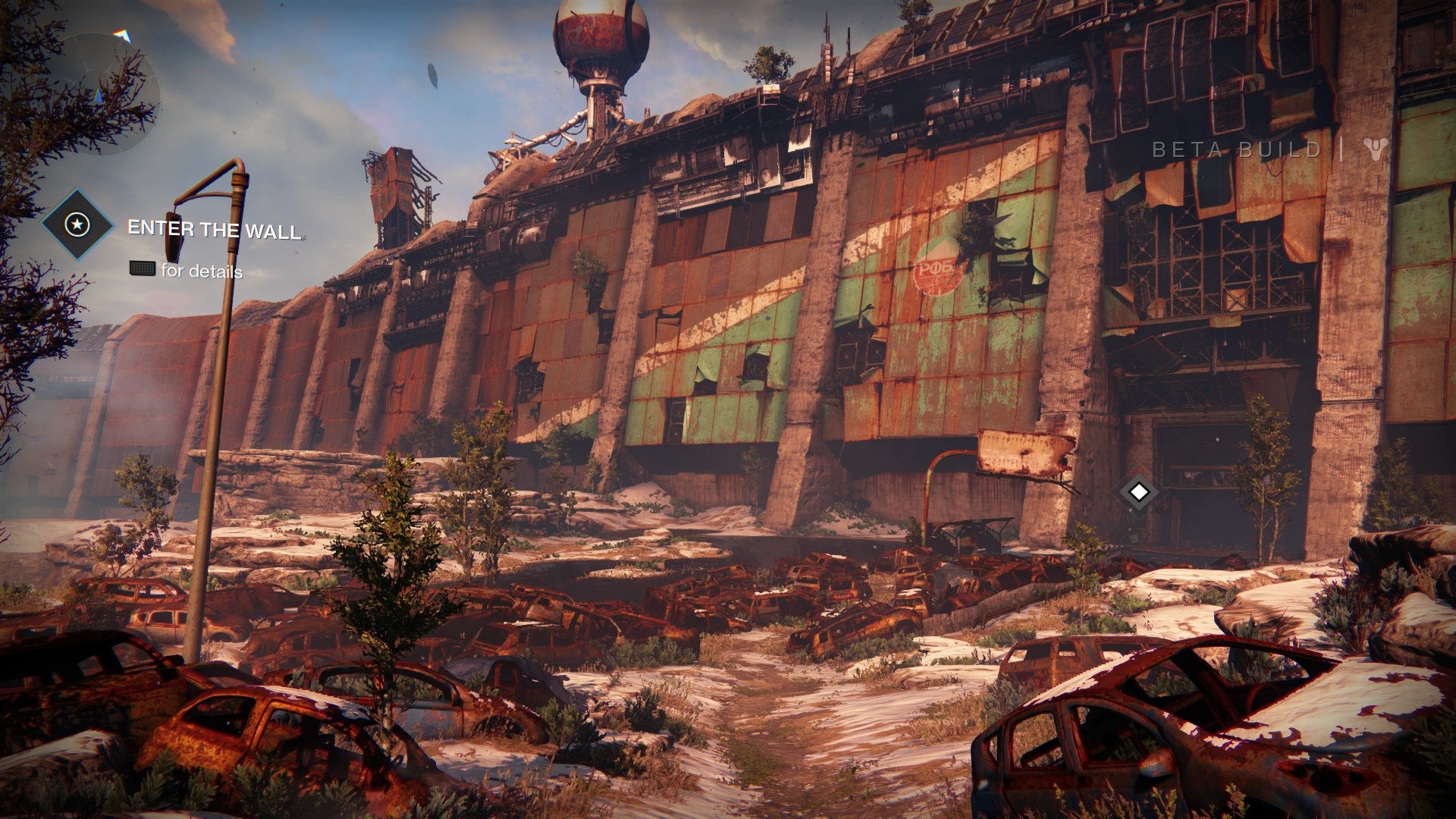This screenshot has width=1456, height=819.
Task: Click the white diamond objective waypoint marker
Action: click(1137, 492)
